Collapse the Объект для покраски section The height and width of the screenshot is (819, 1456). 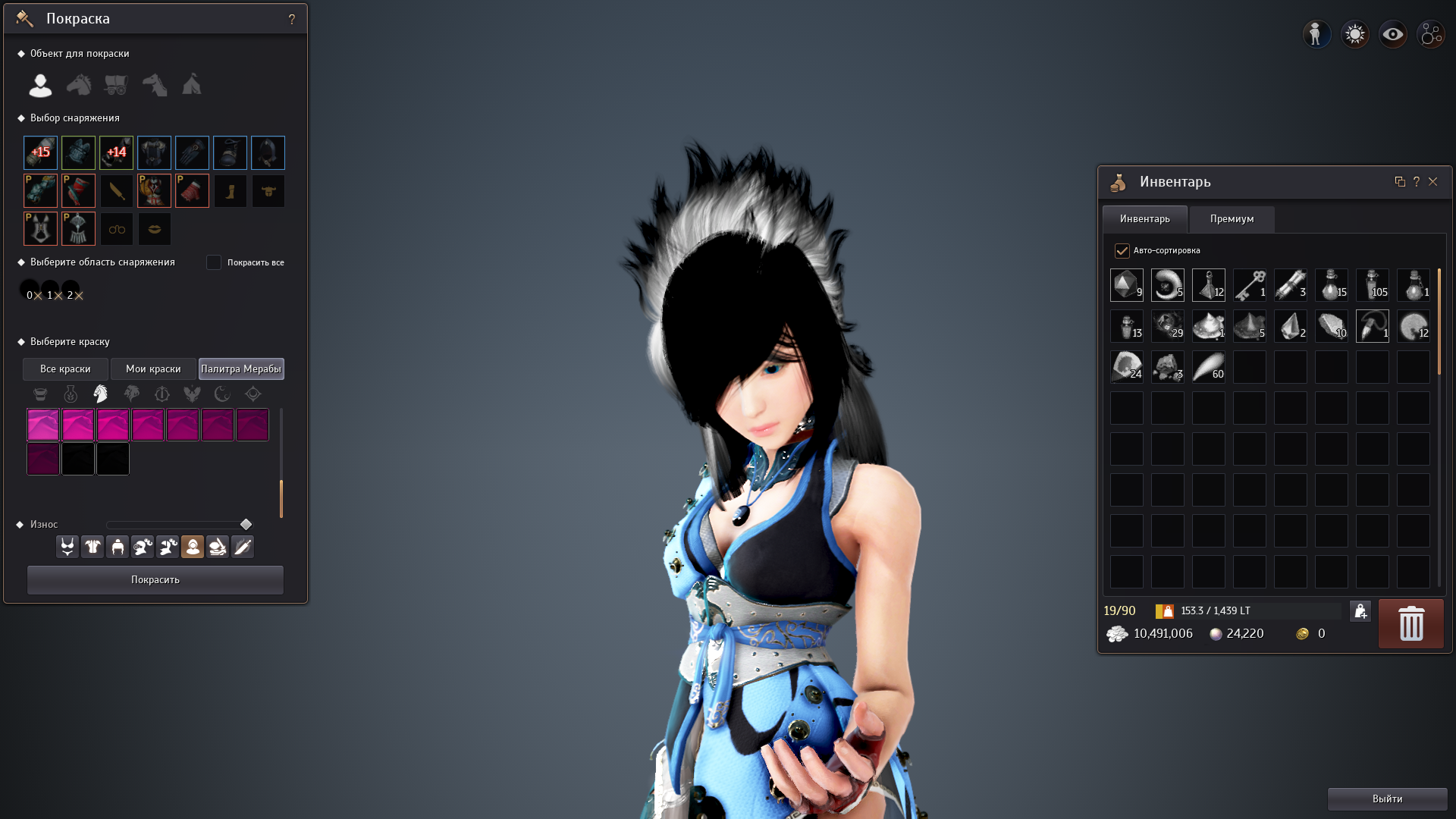pos(21,53)
